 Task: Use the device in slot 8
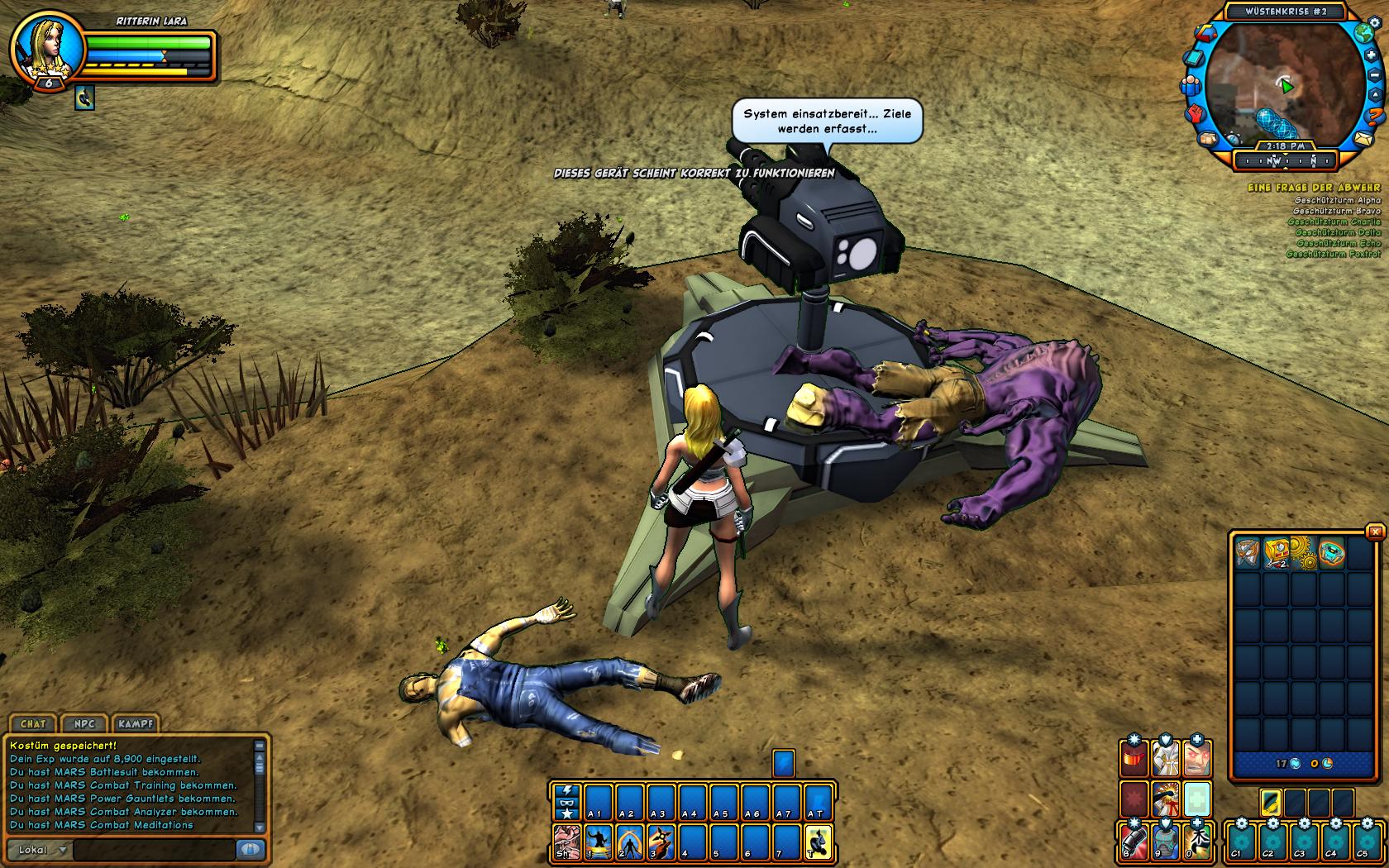[1134, 842]
